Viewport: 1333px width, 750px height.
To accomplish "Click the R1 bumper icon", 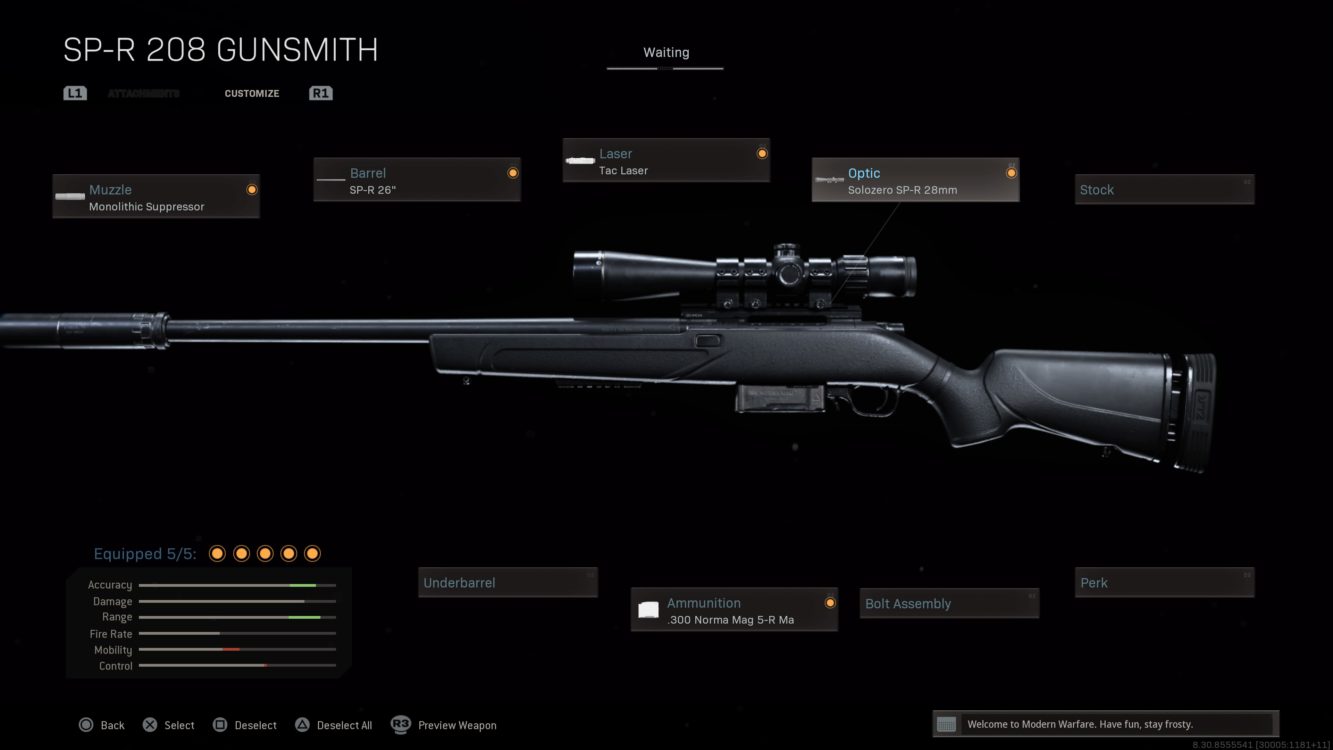I will click(320, 92).
